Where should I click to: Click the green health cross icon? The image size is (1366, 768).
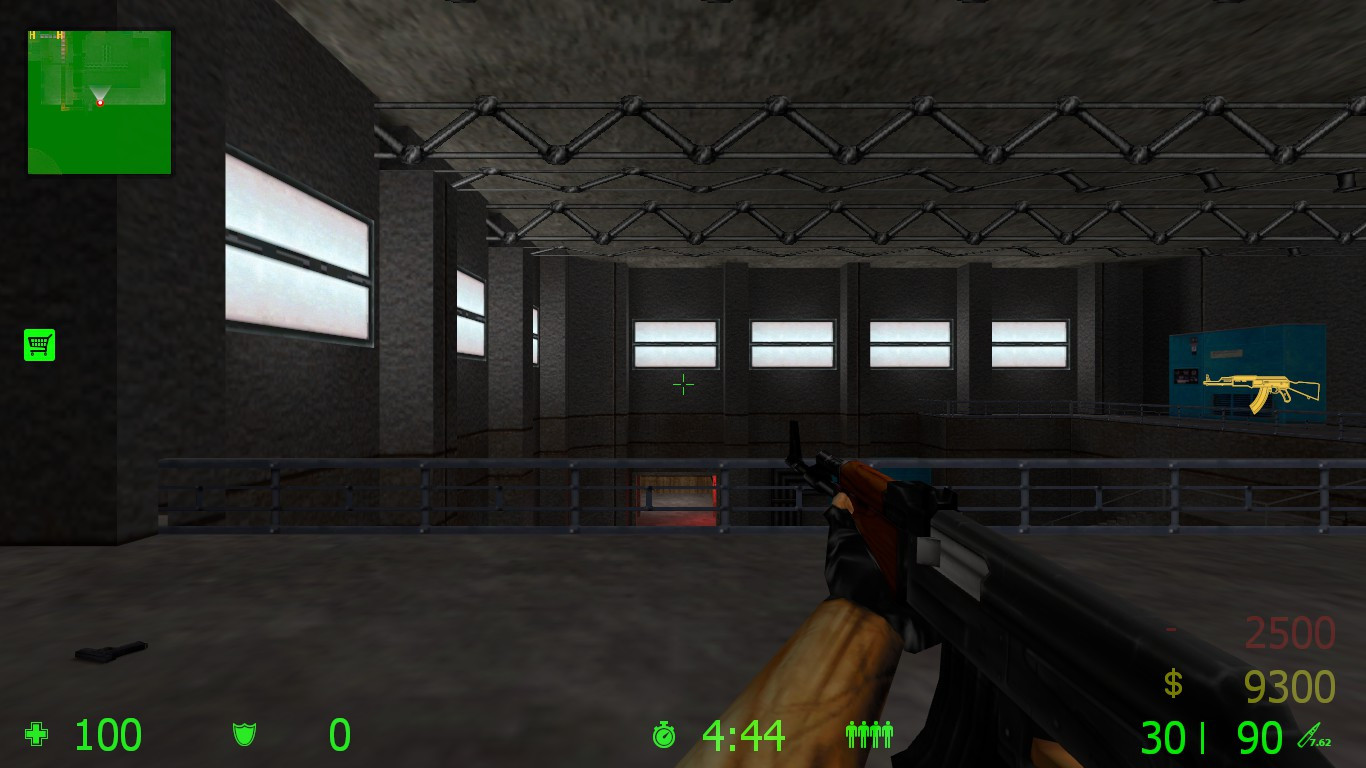[36, 735]
